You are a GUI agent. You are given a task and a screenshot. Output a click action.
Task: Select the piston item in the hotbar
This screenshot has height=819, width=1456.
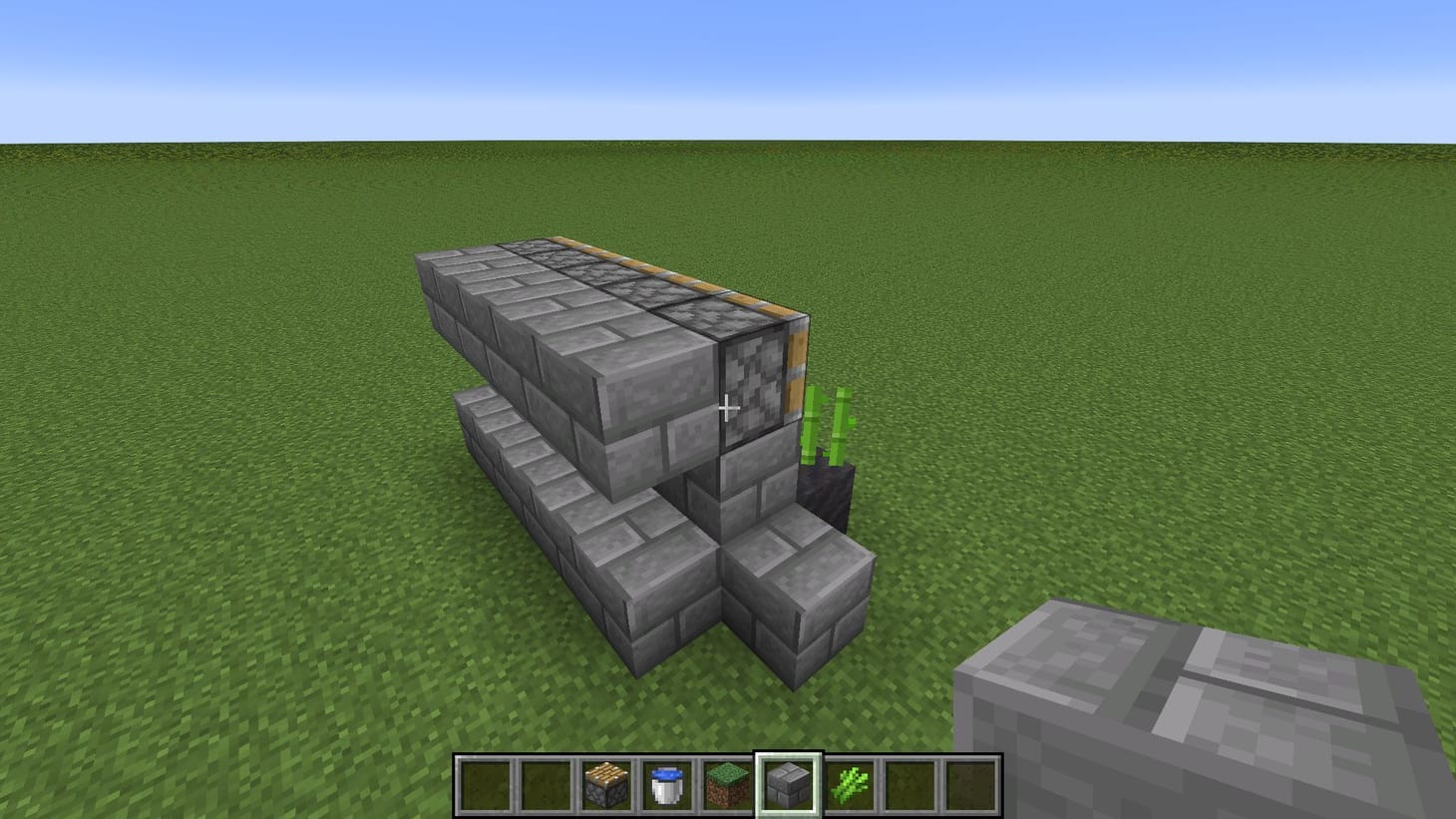pos(606,788)
